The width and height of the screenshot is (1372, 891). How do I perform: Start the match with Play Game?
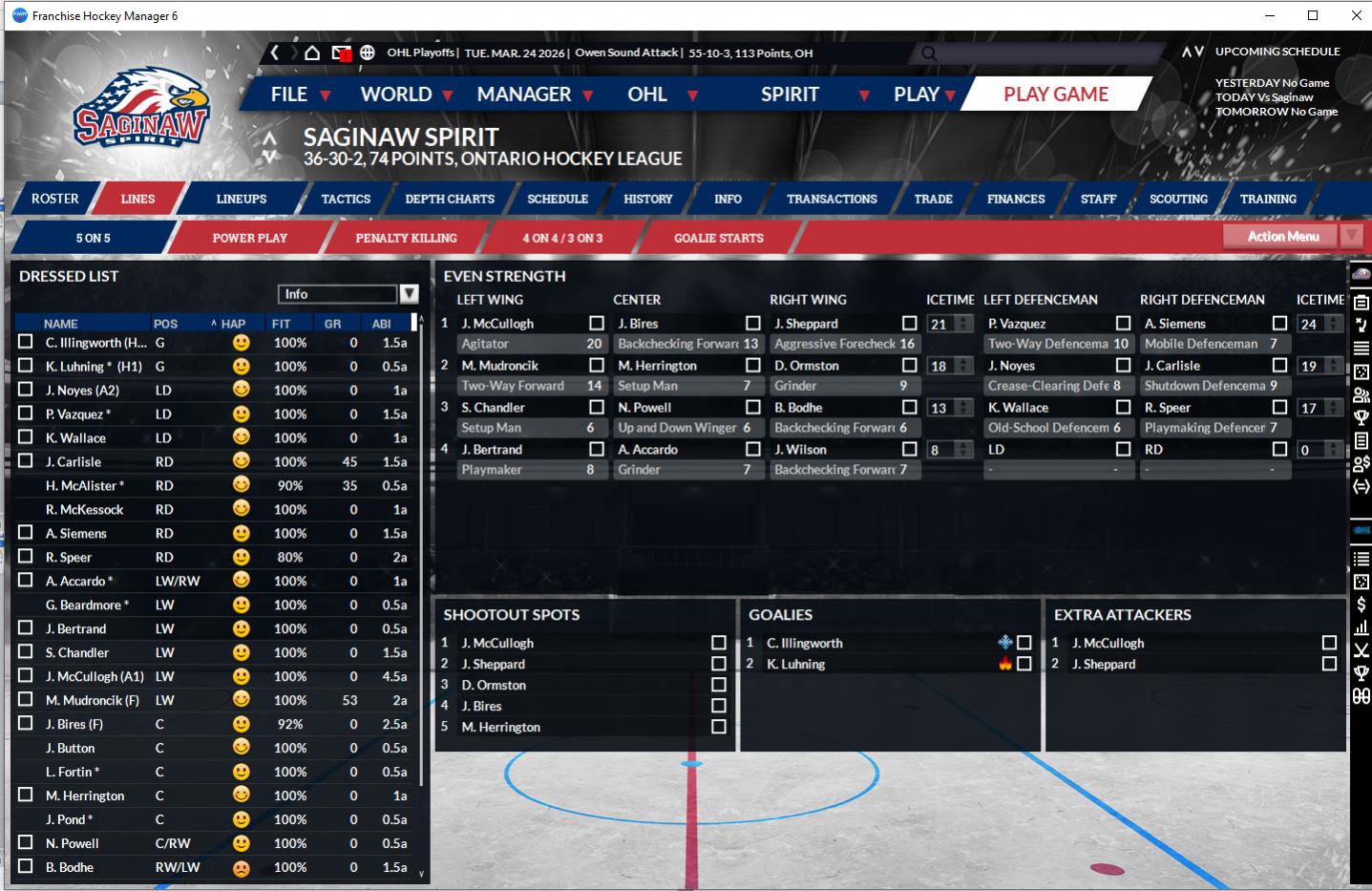[x=1055, y=94]
